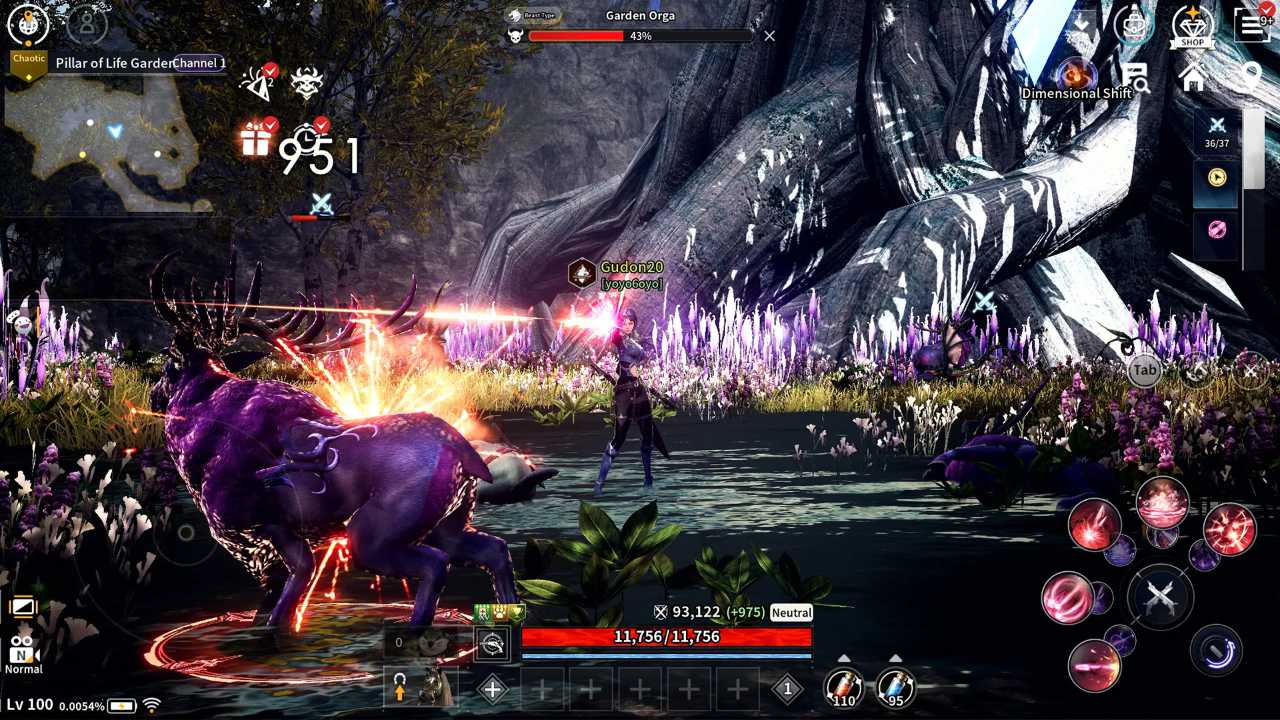The height and width of the screenshot is (720, 1280).
Task: Trigger the crossed swords basic attack
Action: pyautogui.click(x=1160, y=597)
